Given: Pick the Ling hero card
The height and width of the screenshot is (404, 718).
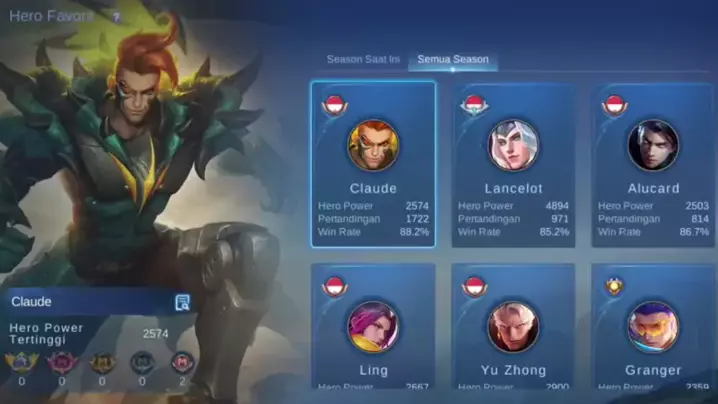Looking at the screenshot, I should (373, 331).
